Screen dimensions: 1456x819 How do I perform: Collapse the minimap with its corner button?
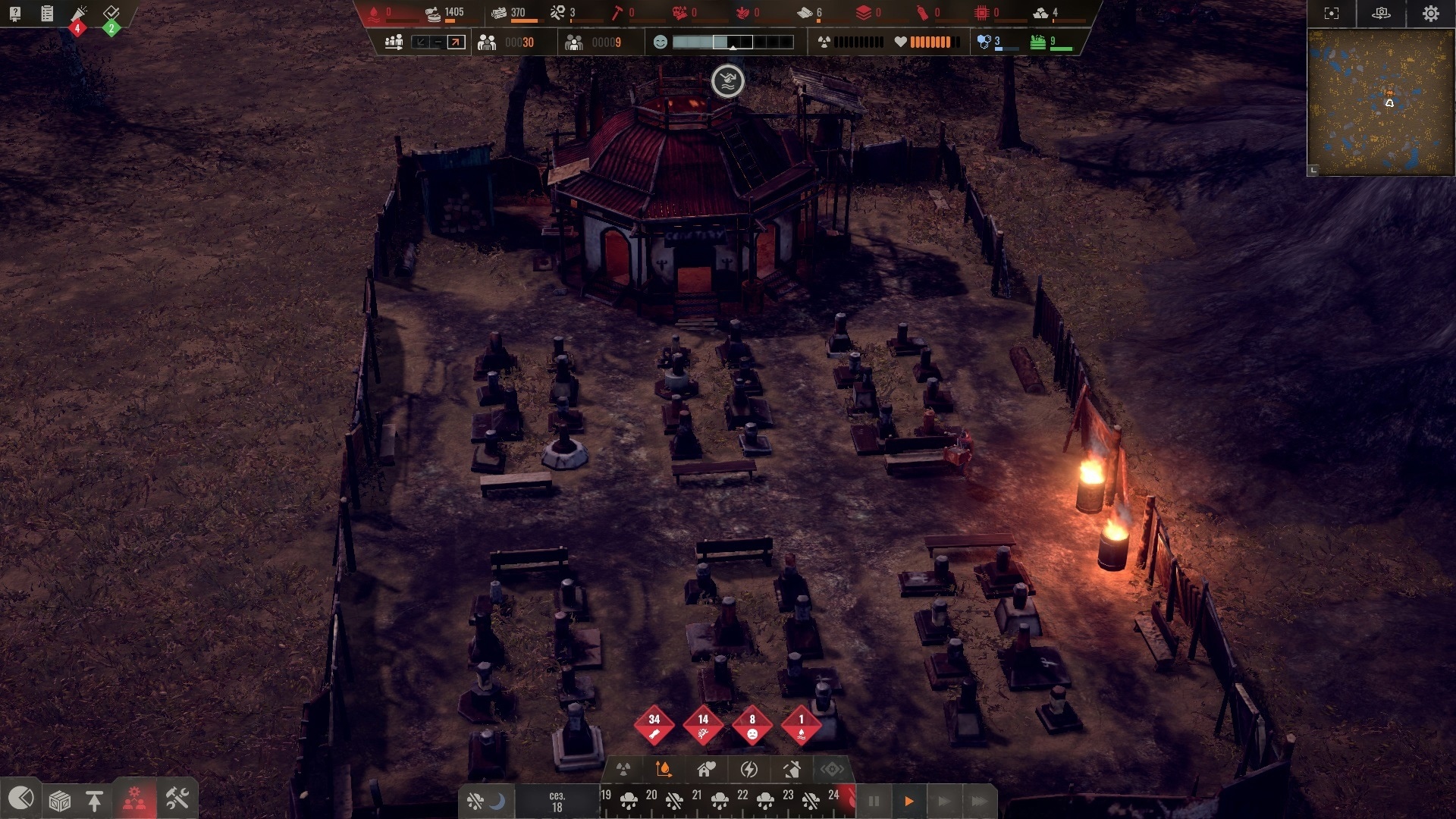point(1313,171)
